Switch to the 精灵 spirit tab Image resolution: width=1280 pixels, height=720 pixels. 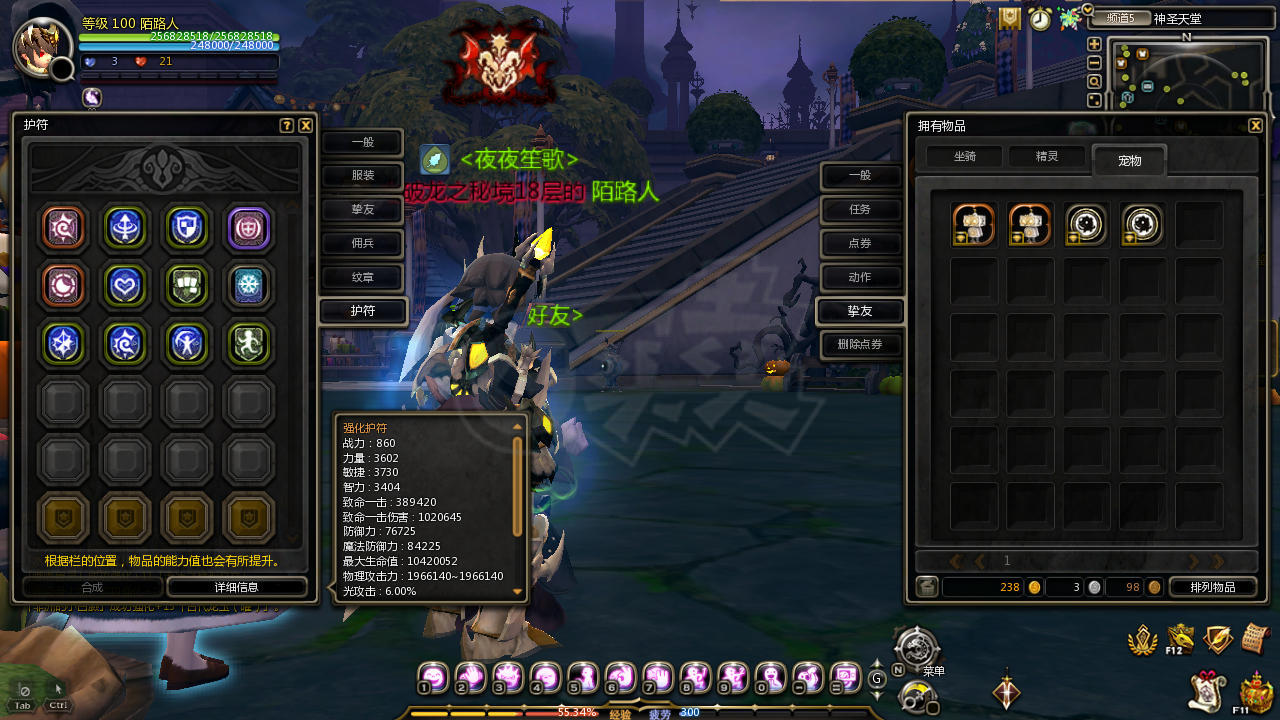click(1046, 157)
